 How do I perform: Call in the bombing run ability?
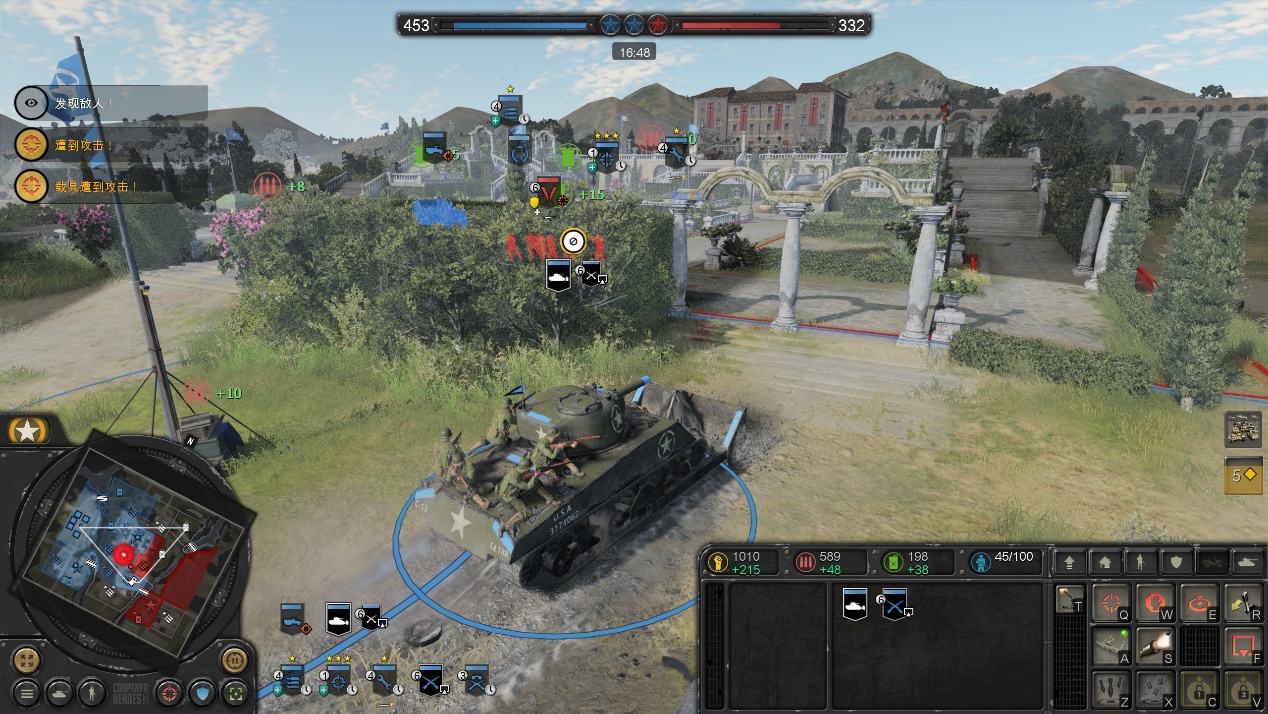(1109, 689)
